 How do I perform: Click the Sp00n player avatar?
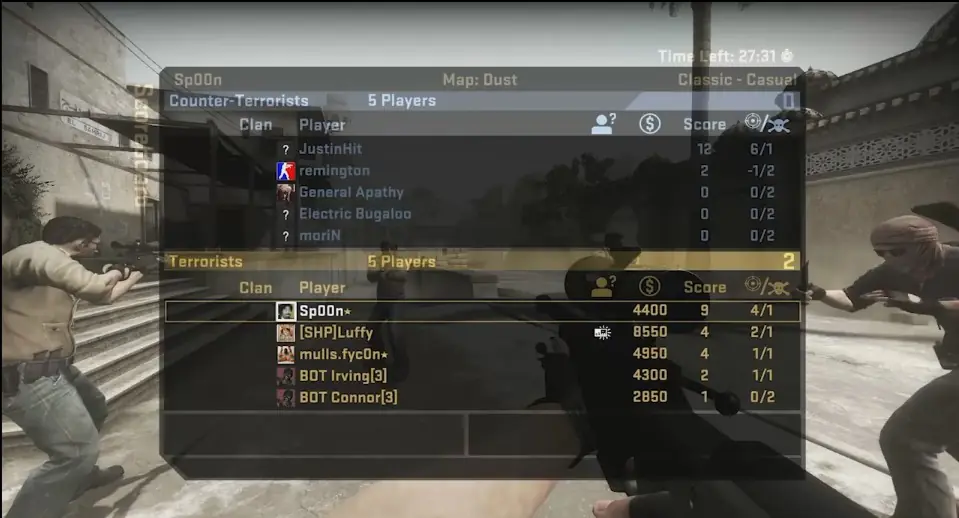[x=285, y=311]
